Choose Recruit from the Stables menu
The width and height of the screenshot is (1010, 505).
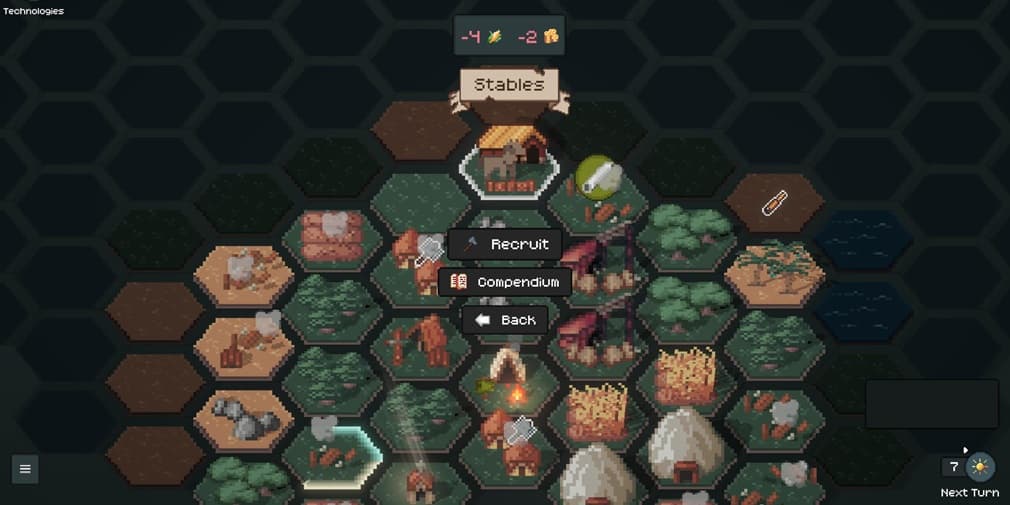[x=505, y=244]
